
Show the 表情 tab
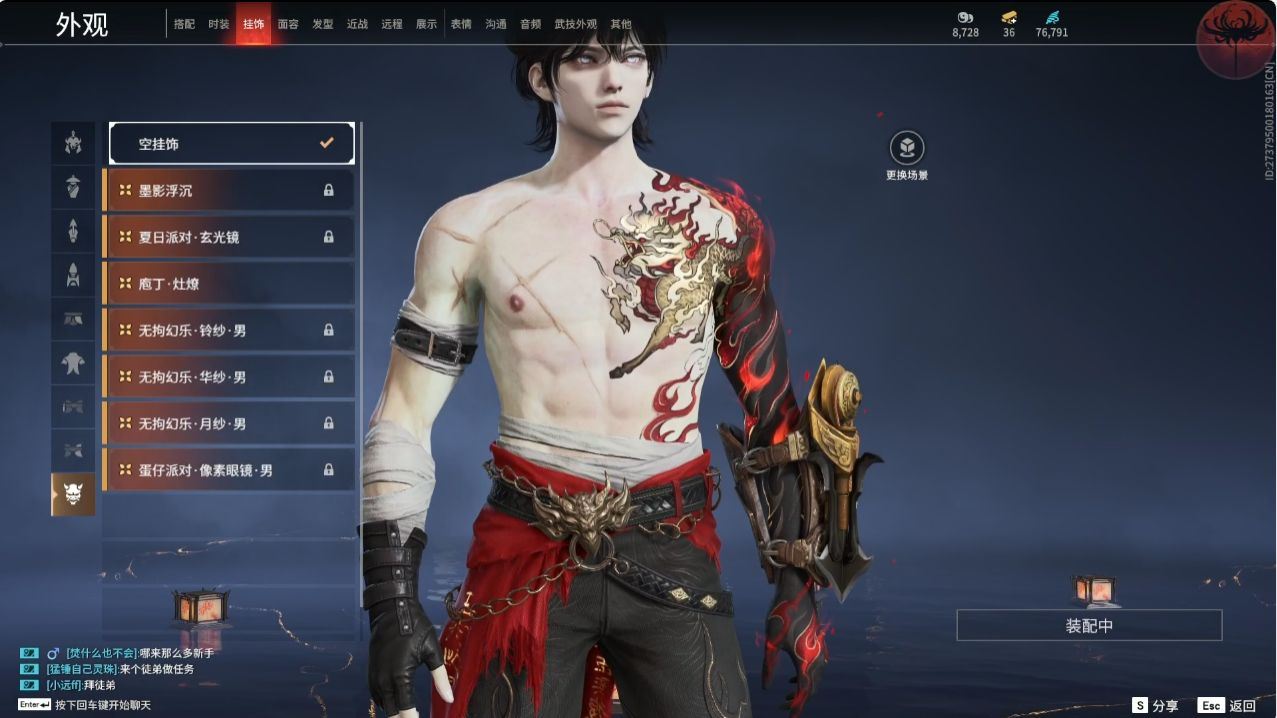click(x=461, y=24)
